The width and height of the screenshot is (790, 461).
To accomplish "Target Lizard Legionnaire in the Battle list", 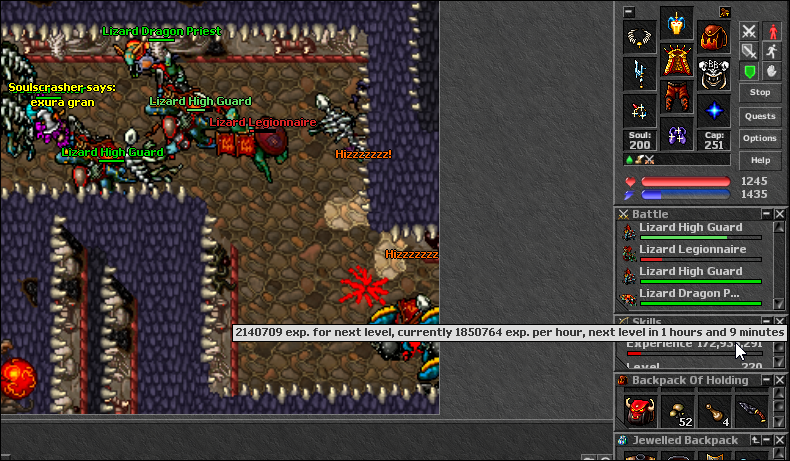I will pos(691,250).
